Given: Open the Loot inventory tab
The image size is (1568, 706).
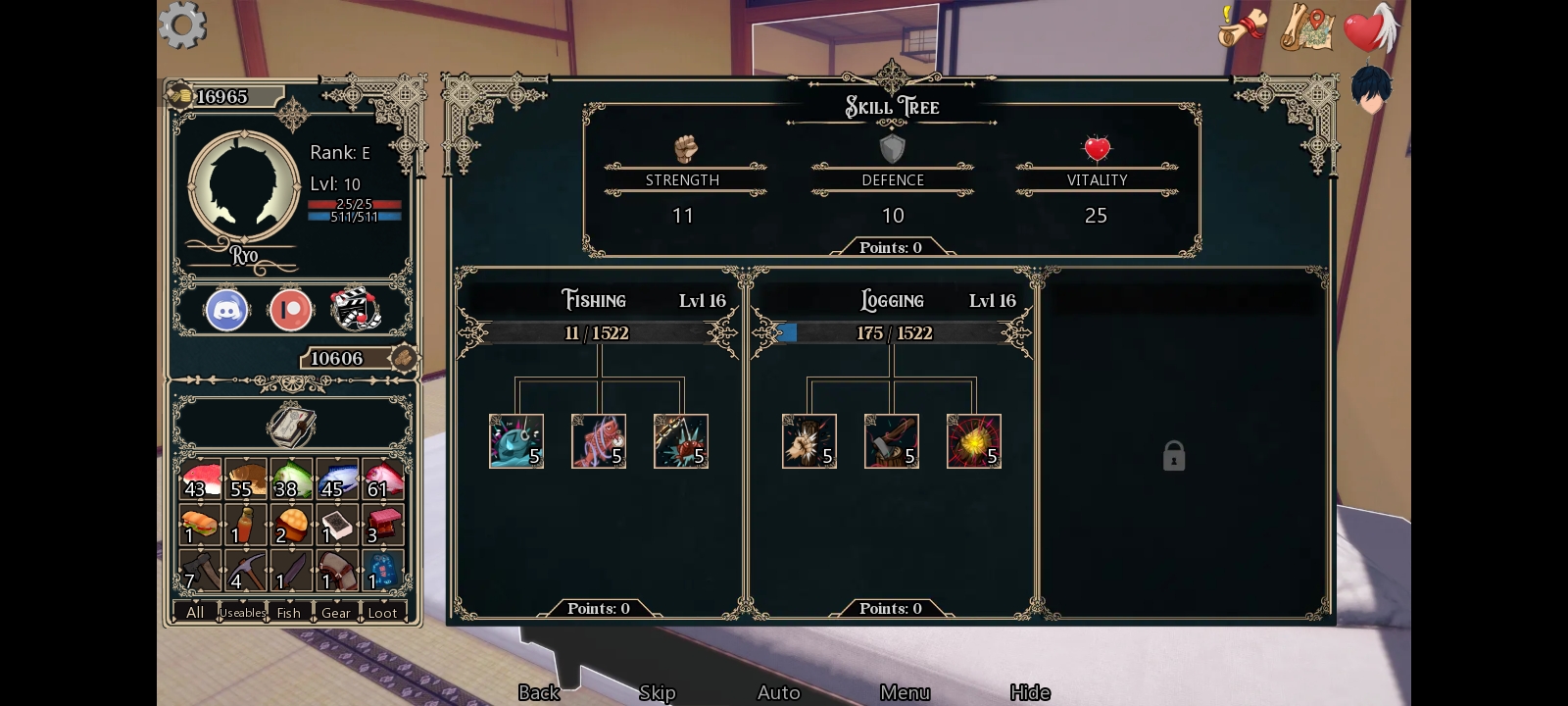Looking at the screenshot, I should tap(382, 613).
